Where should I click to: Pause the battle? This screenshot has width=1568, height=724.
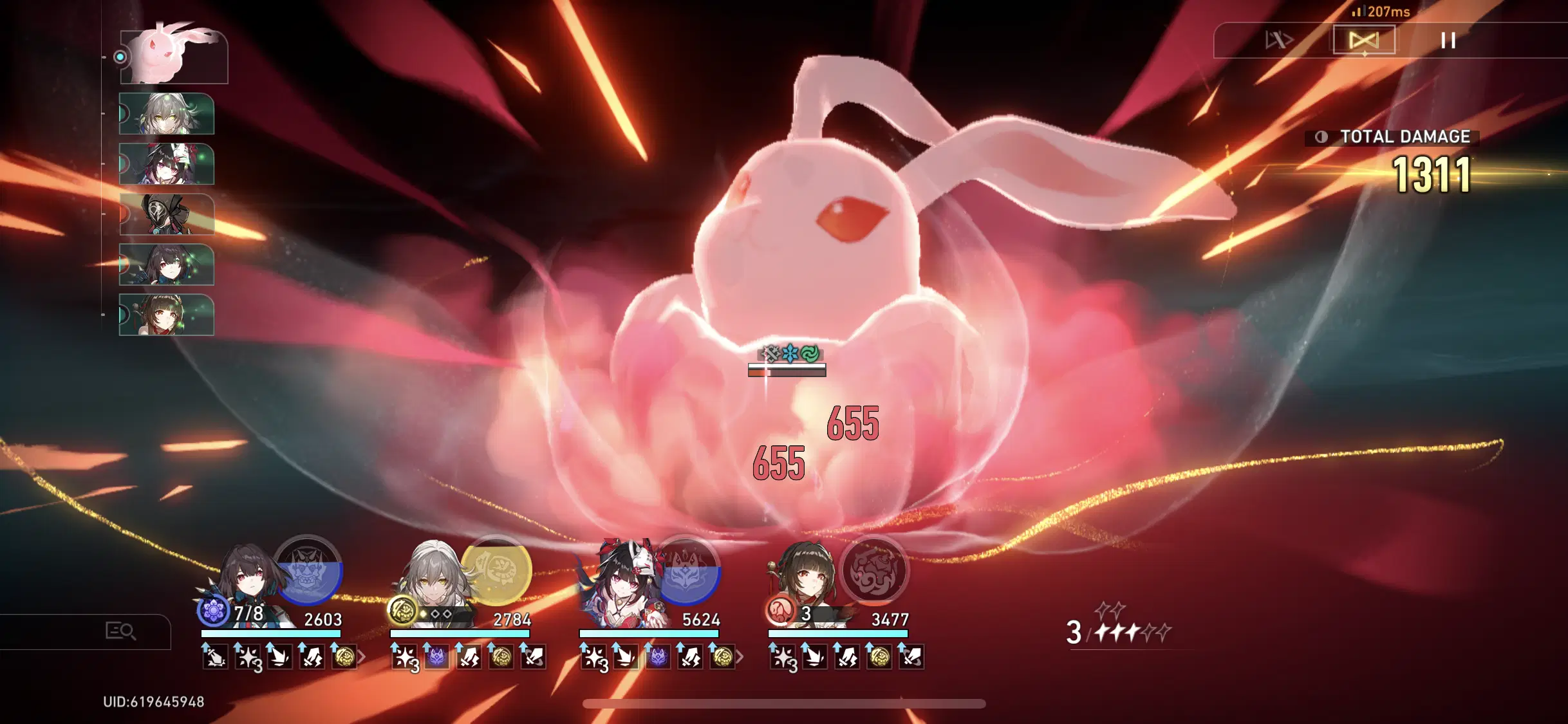1448,40
